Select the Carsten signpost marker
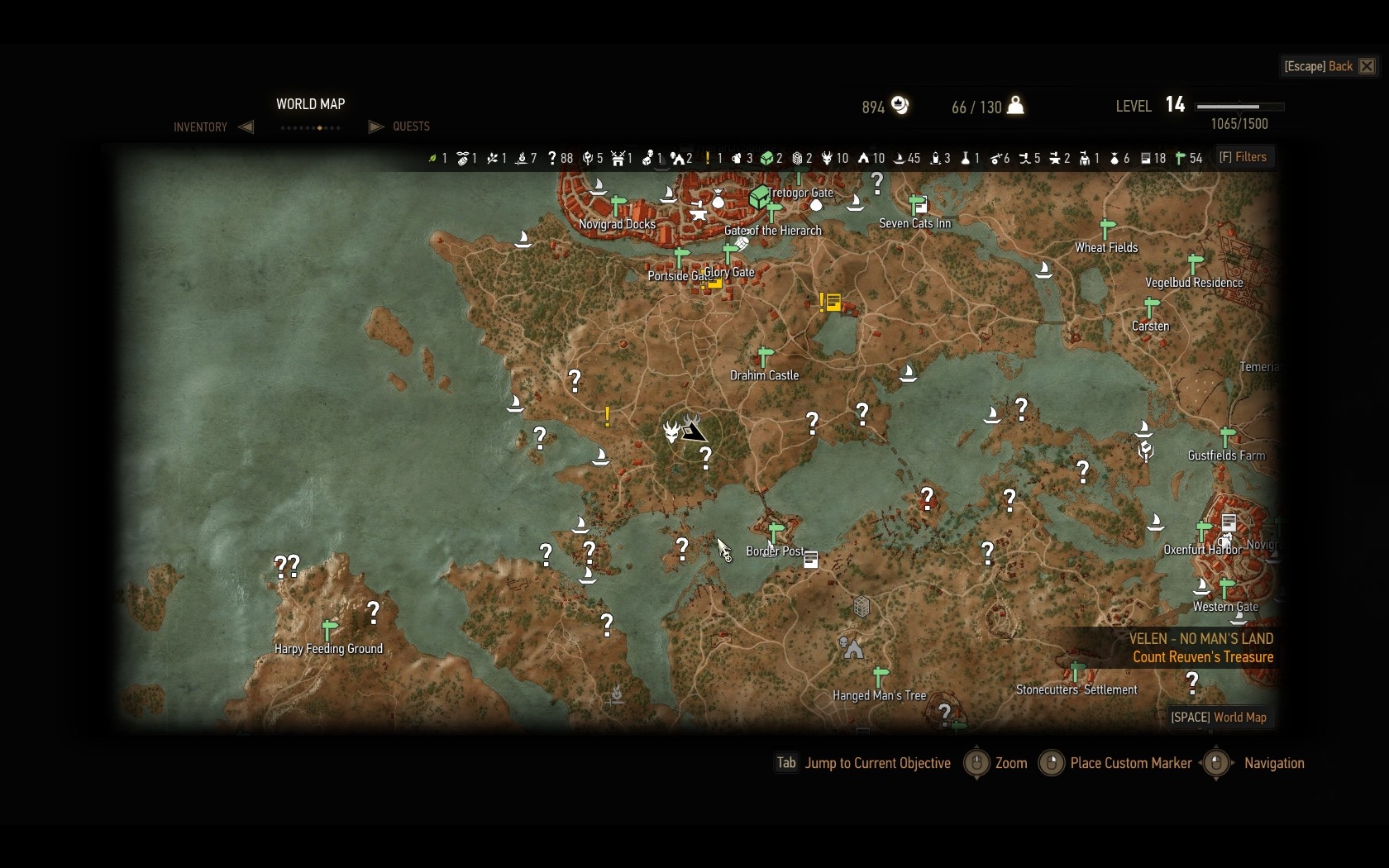The width and height of the screenshot is (1389, 868). (x=1151, y=307)
